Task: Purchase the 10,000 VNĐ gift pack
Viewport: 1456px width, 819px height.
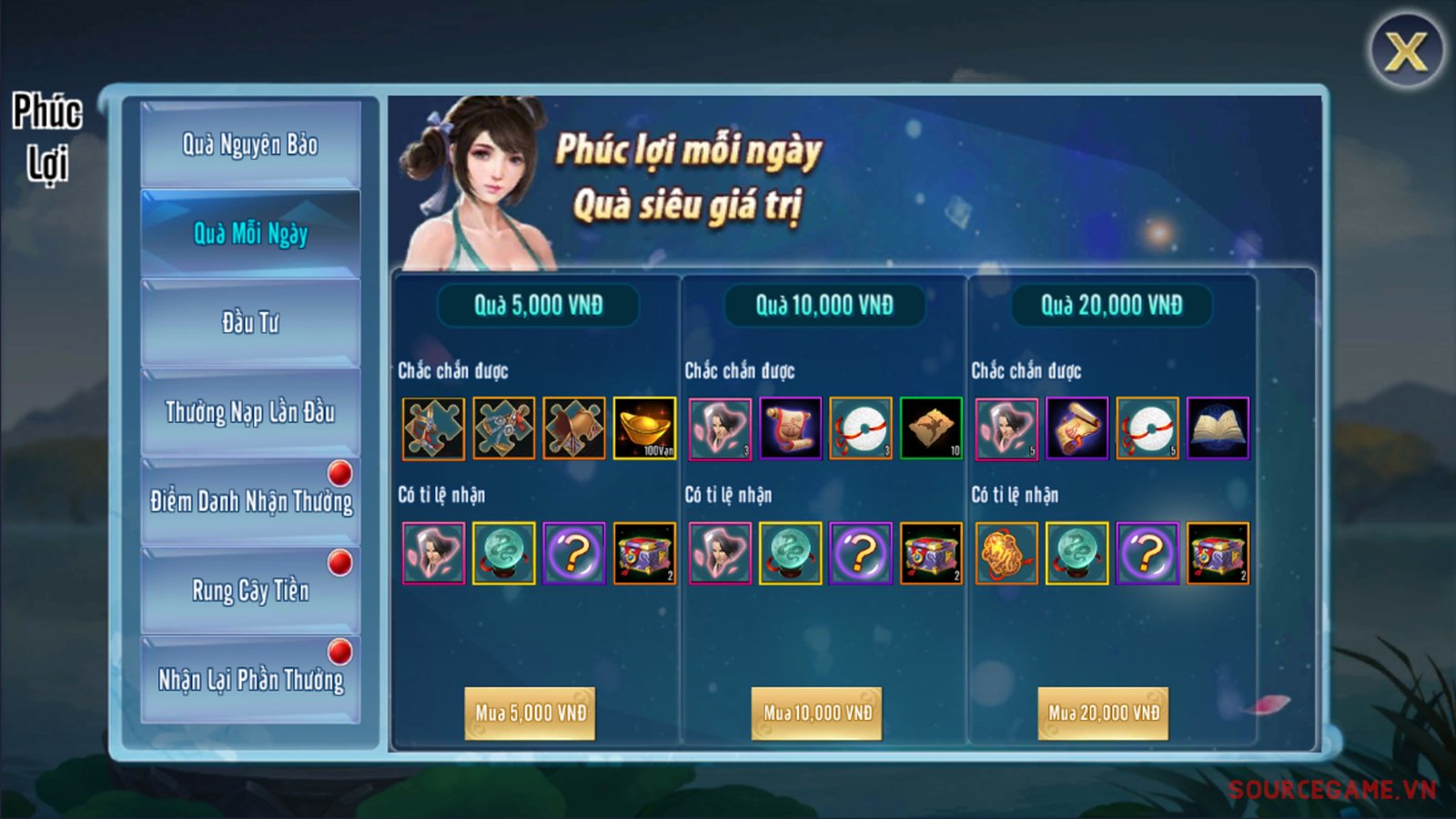Action: (x=817, y=713)
